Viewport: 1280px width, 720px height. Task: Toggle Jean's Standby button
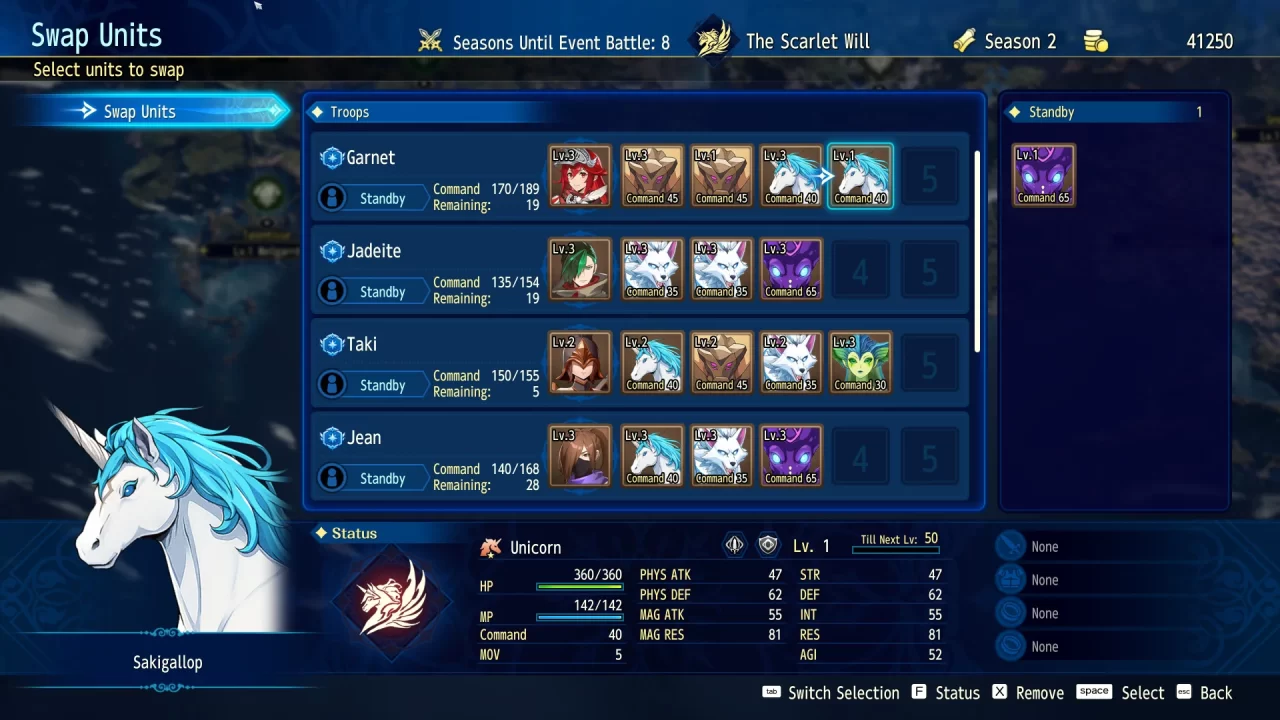point(382,477)
